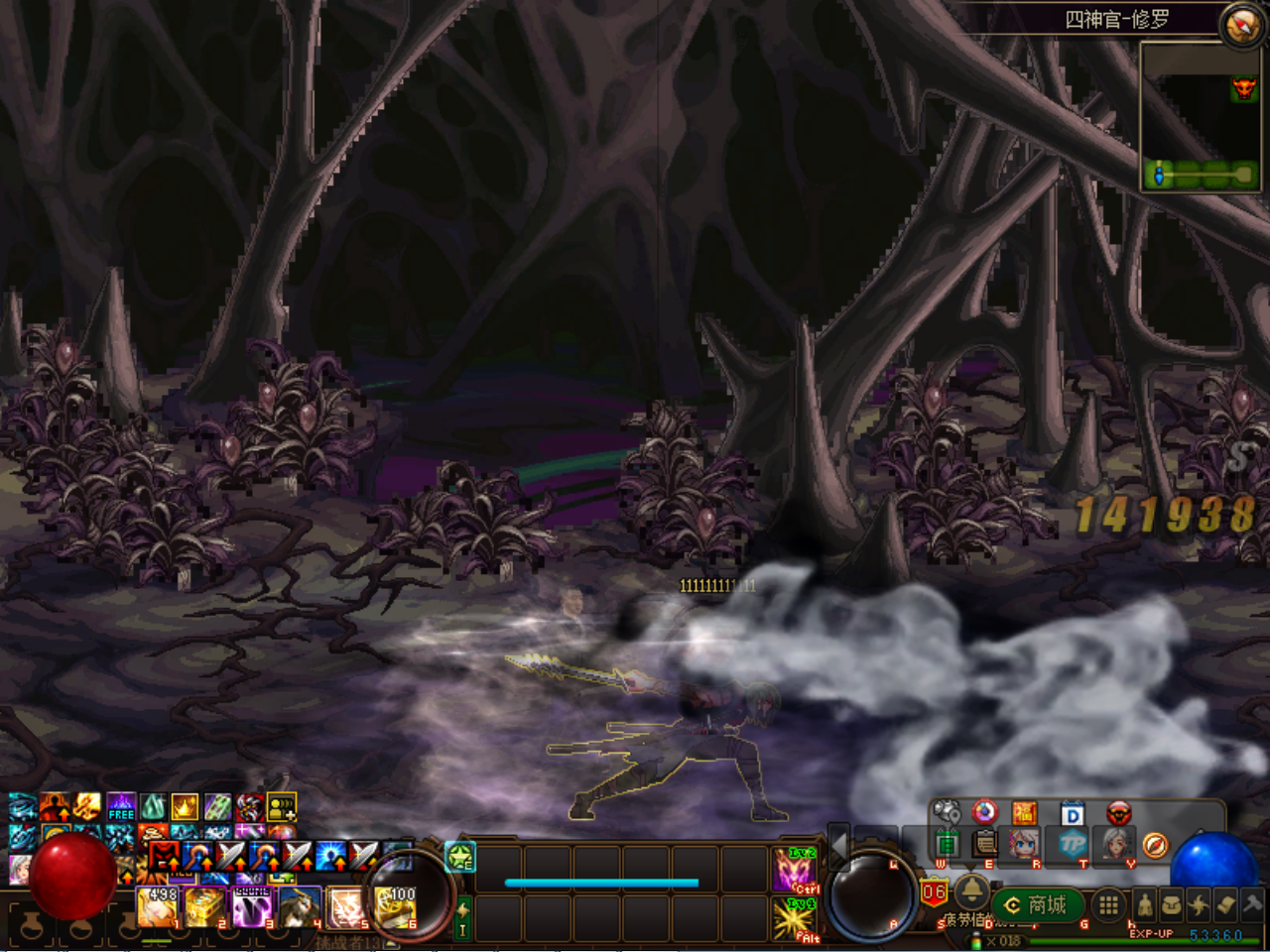Screen dimensions: 1270x952
Task: Expand the grid menu beside the 商城 button
Action: click(x=1107, y=905)
